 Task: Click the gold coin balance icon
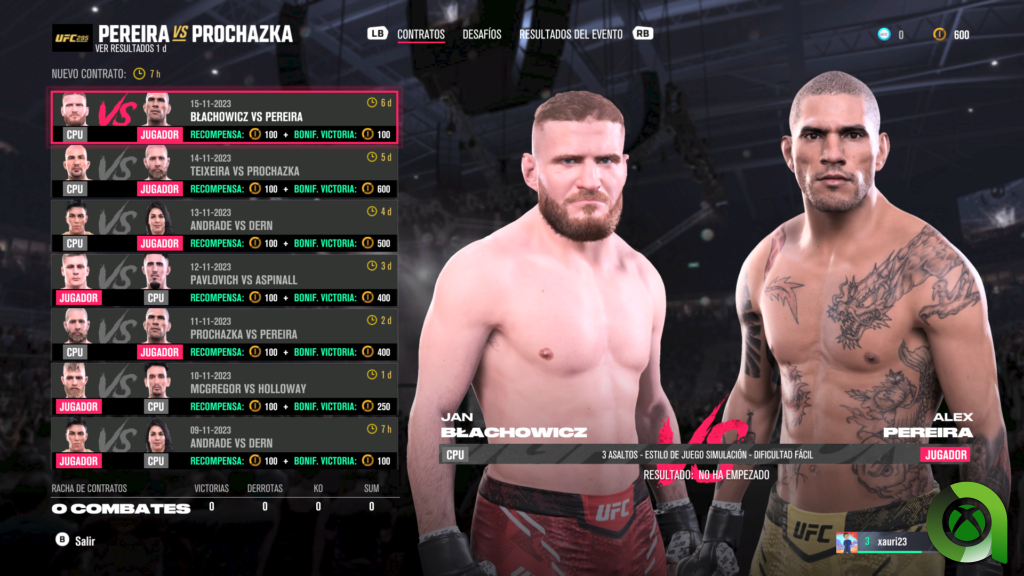pos(938,35)
